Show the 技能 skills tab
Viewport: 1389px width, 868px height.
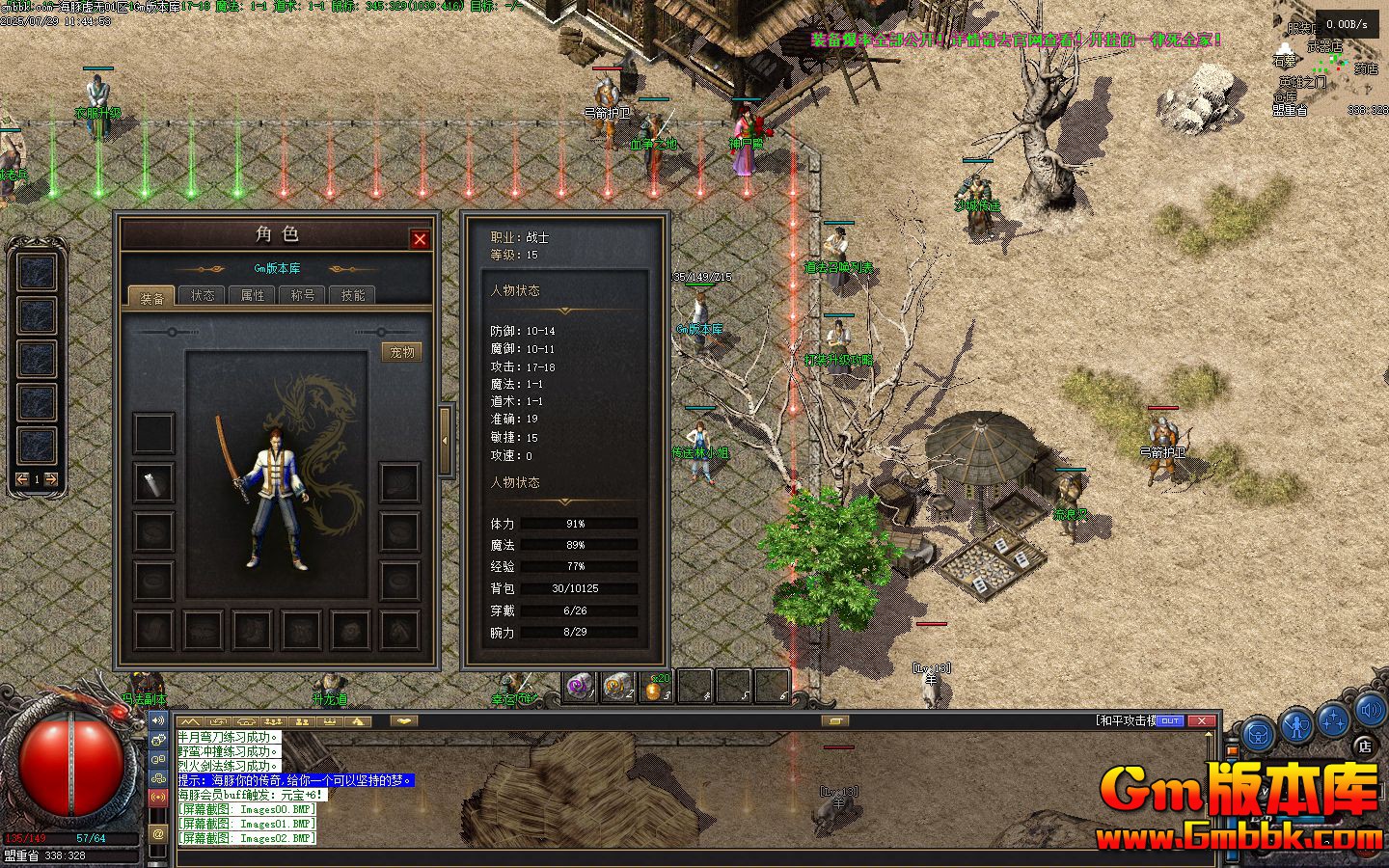coord(353,295)
